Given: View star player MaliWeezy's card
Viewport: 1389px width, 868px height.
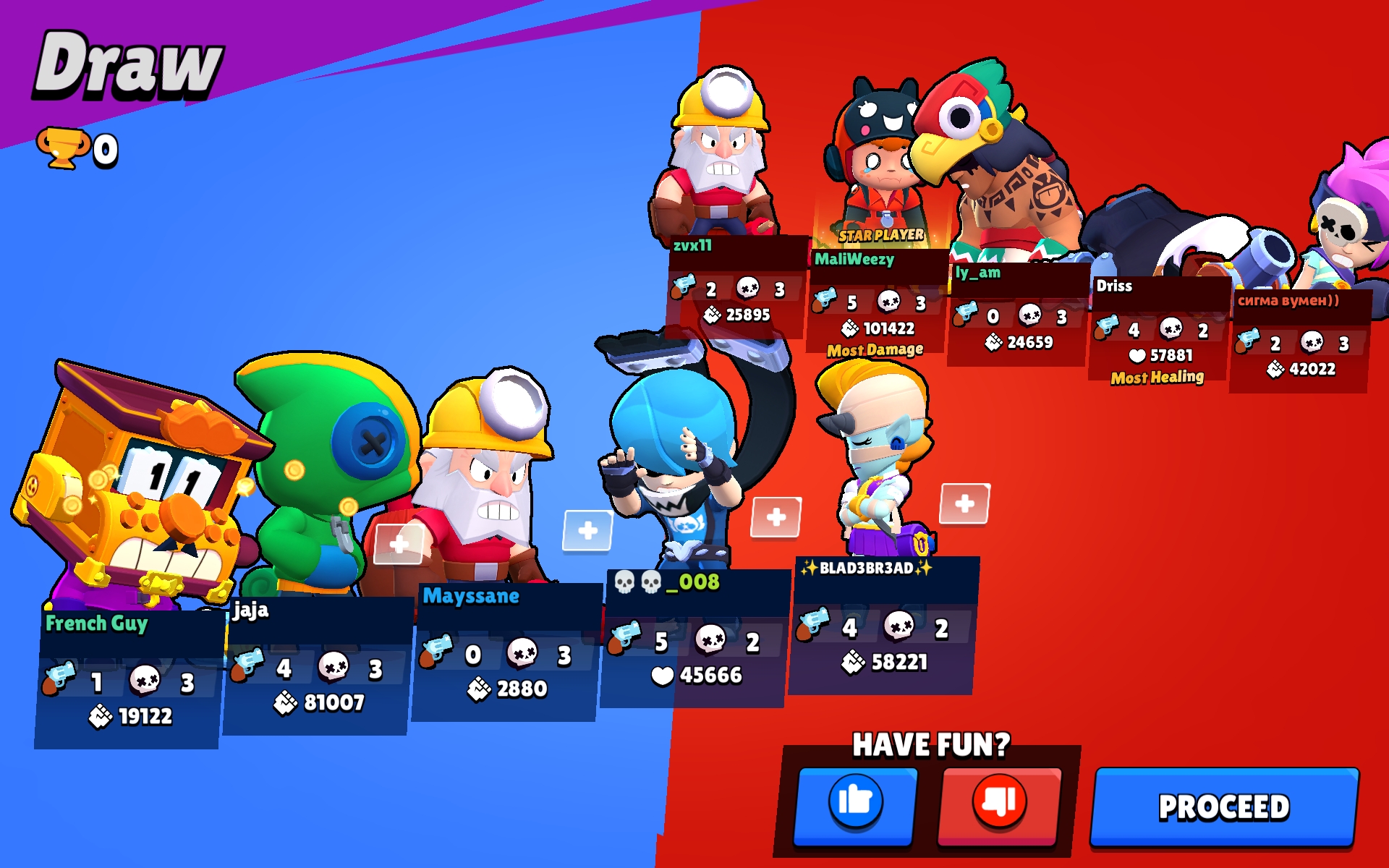Looking at the screenshot, I should point(876,302).
